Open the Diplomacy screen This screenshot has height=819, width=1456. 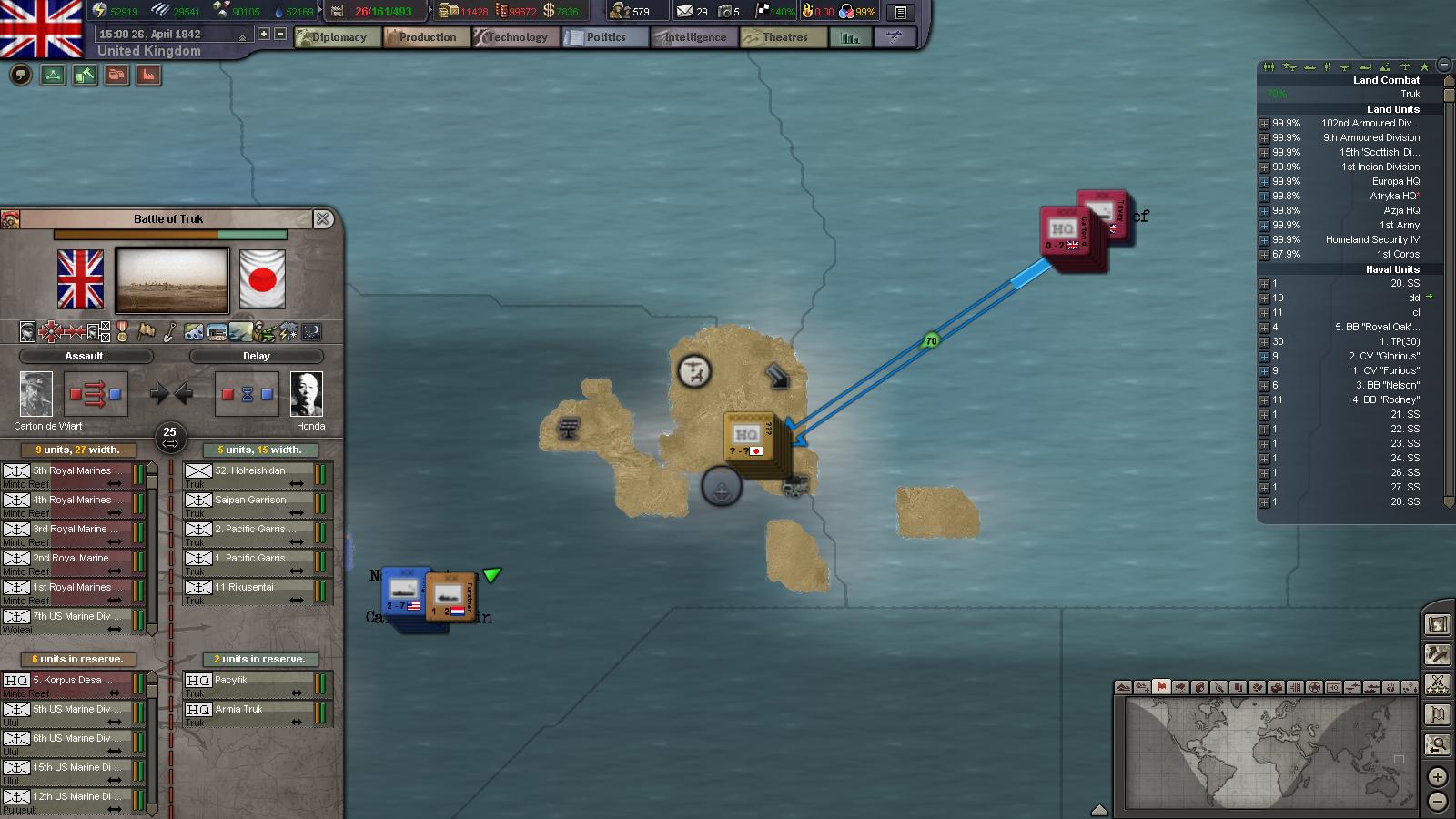coord(337,37)
